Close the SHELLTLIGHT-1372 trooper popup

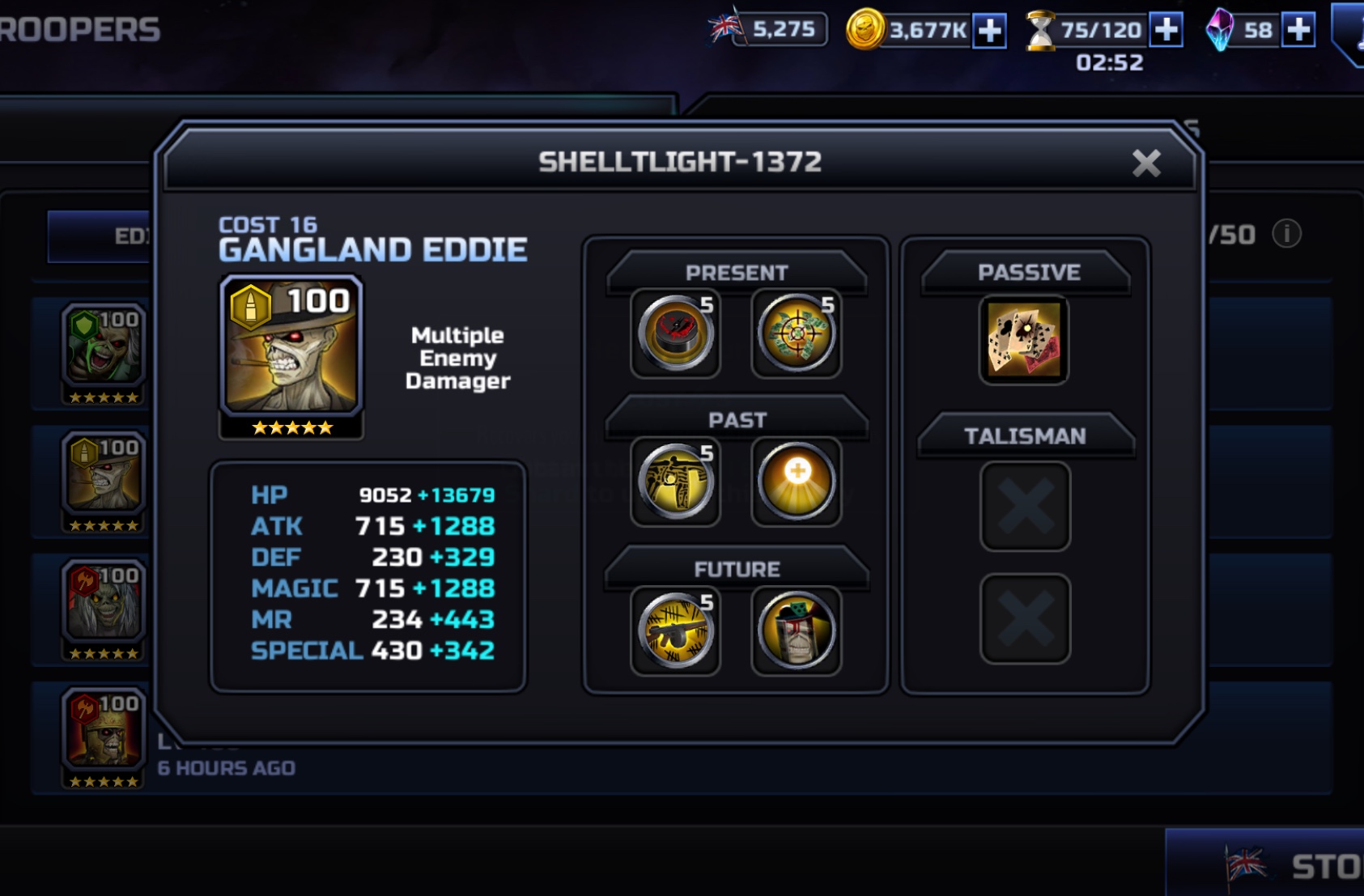pyautogui.click(x=1145, y=163)
